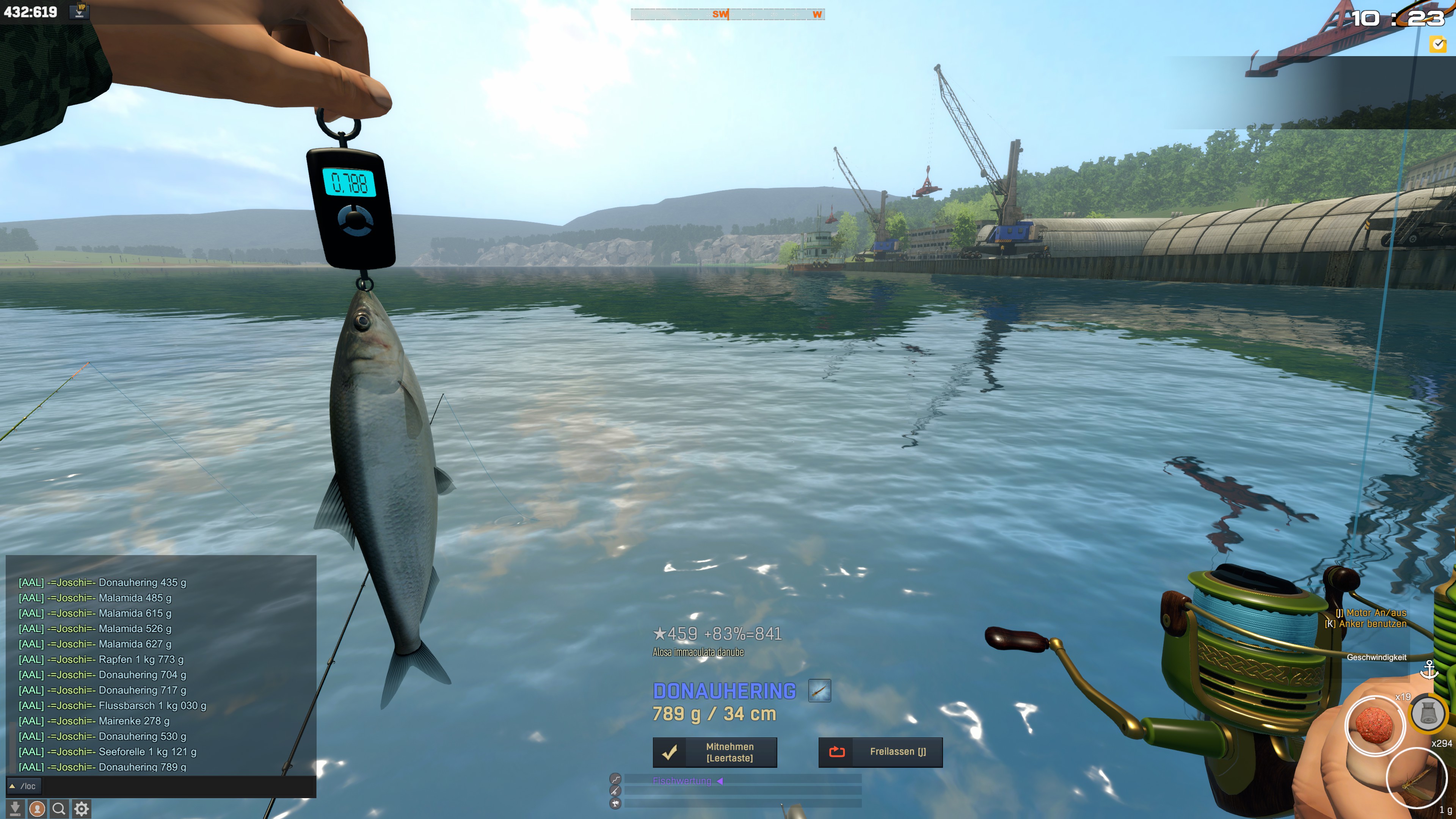Select the Fischwertung label
The height and width of the screenshot is (819, 1456).
pos(682,781)
